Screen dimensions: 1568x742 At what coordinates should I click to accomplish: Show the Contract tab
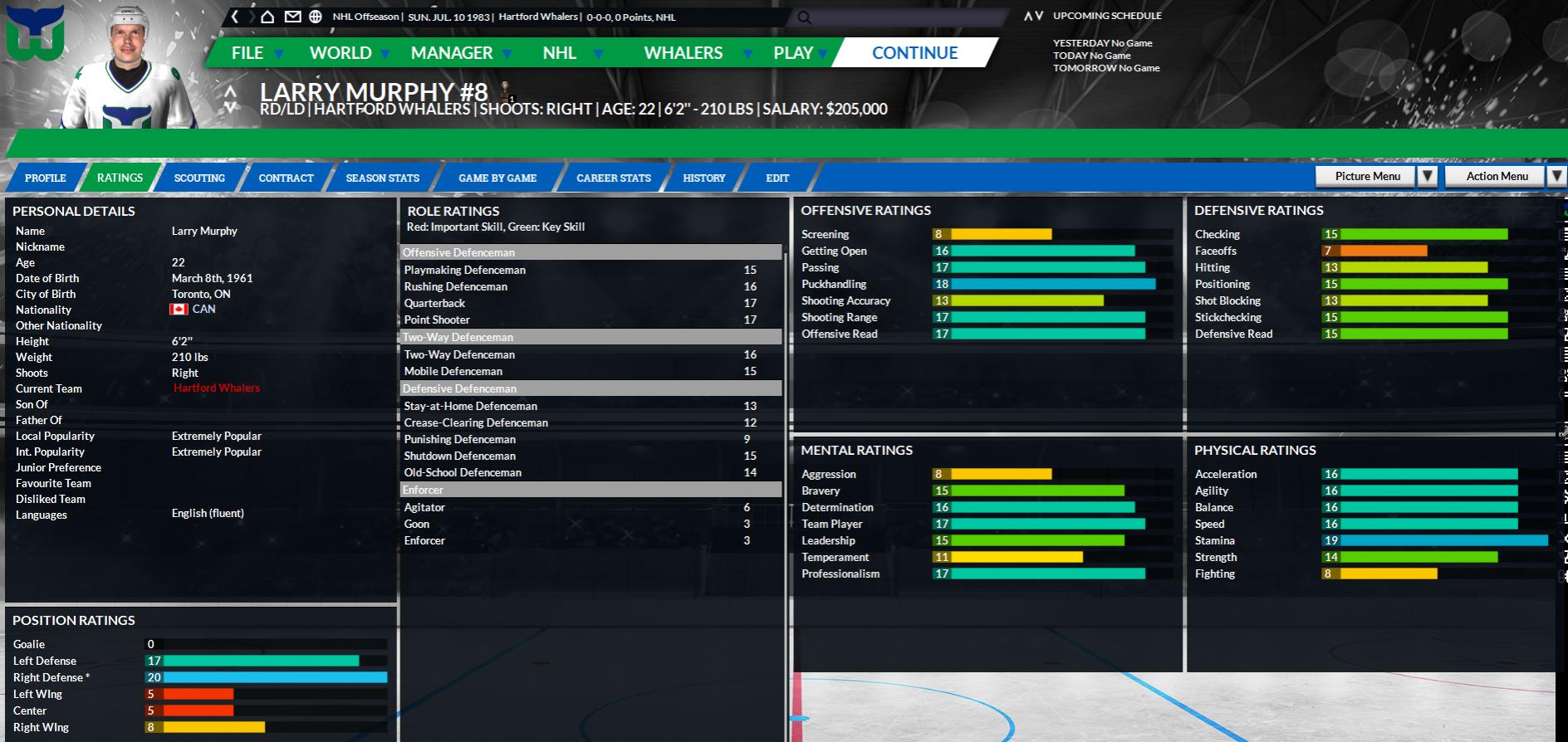(286, 178)
